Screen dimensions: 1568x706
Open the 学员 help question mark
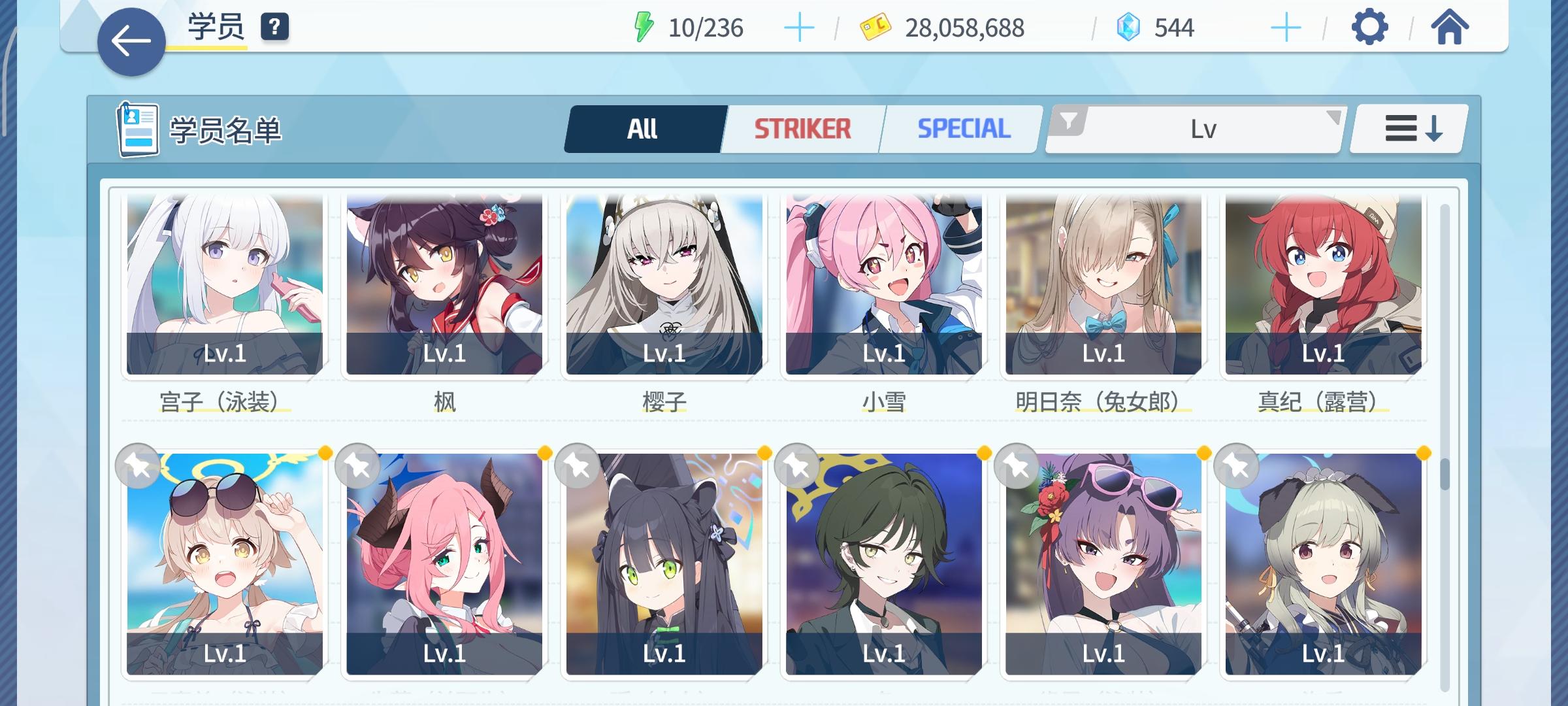[274, 27]
